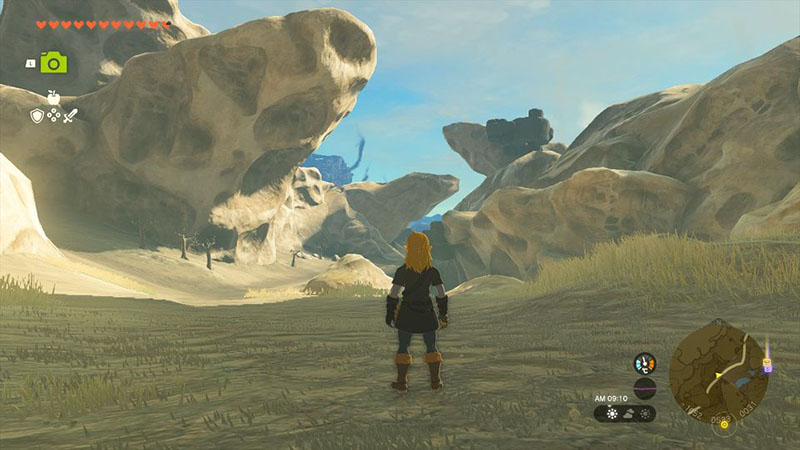Click the weather forecast panel
This screenshot has height=450, width=800.
pyautogui.click(x=625, y=413)
